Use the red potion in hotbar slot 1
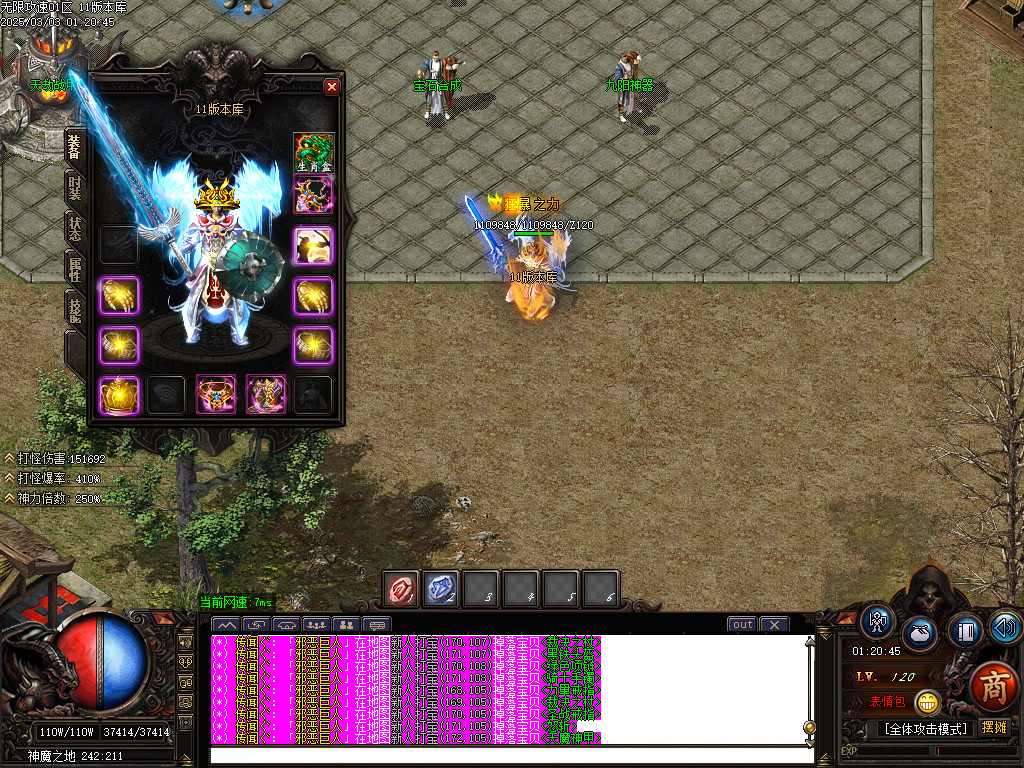The height and width of the screenshot is (768, 1024). (x=402, y=589)
